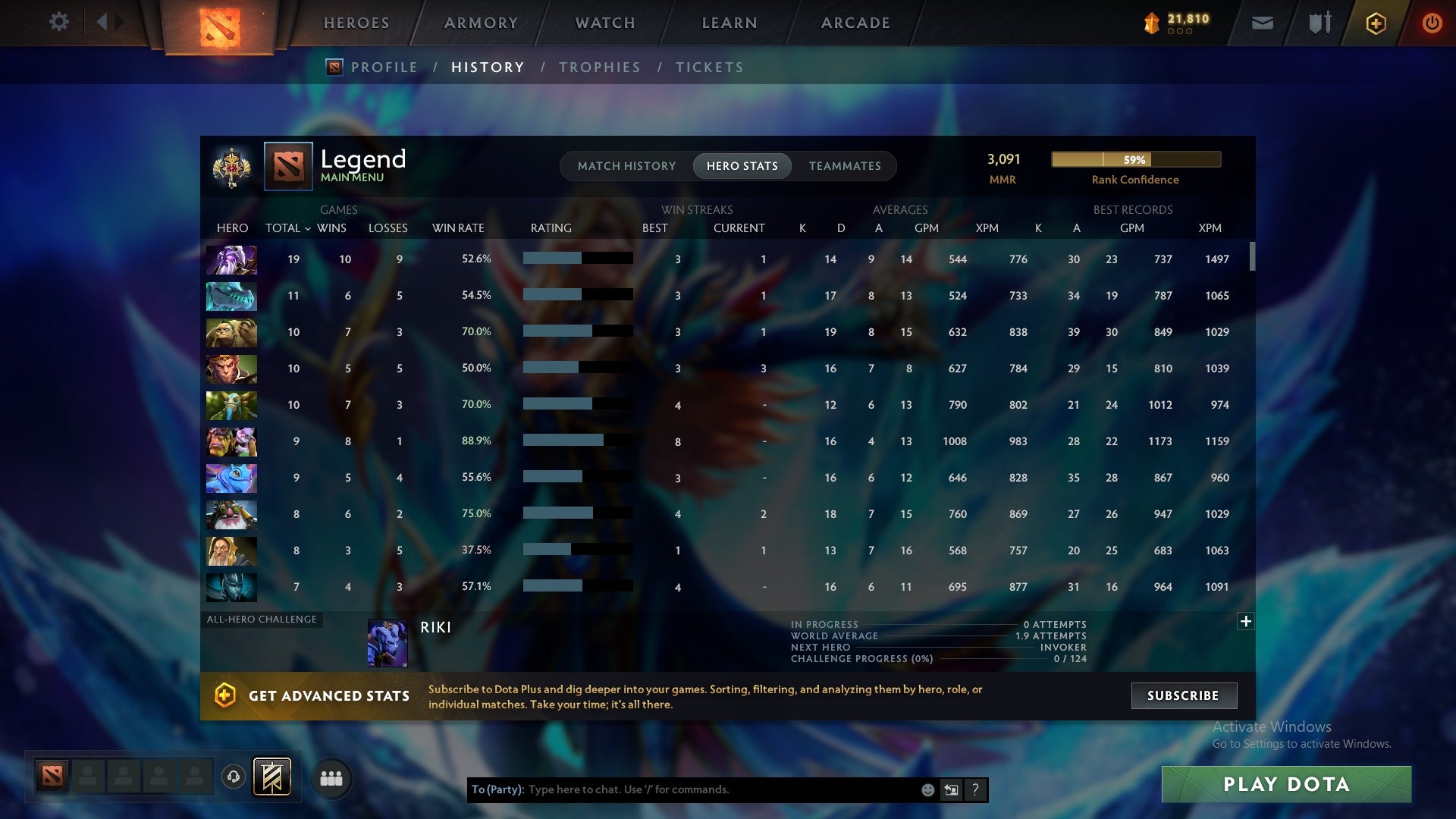Open the settings gear icon
Image resolution: width=1456 pixels, height=819 pixels.
pyautogui.click(x=59, y=22)
